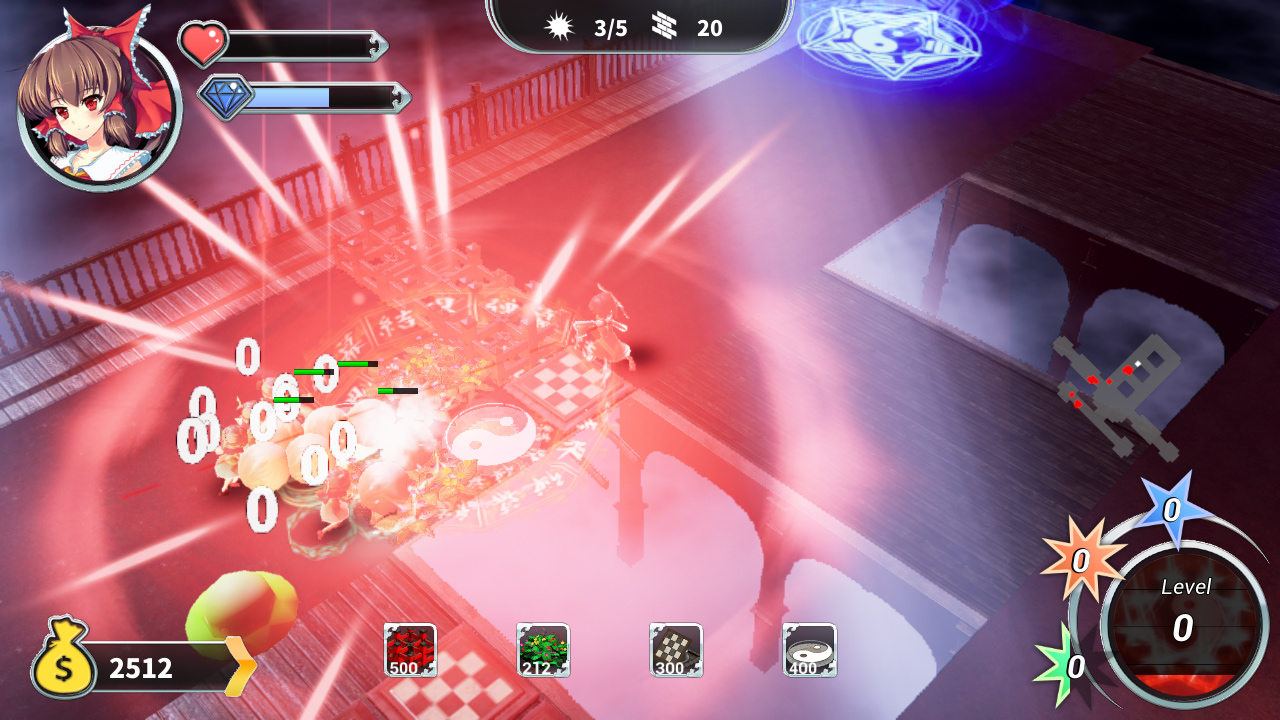Click the tile stack enemy counter icon

coord(663,28)
